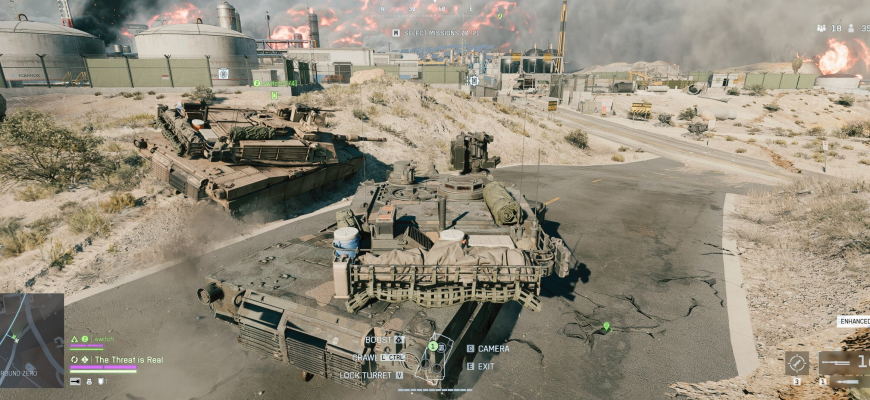The width and height of the screenshot is (870, 400).
Task: Select "The Threat is Real" squad entry
Action: (128, 359)
